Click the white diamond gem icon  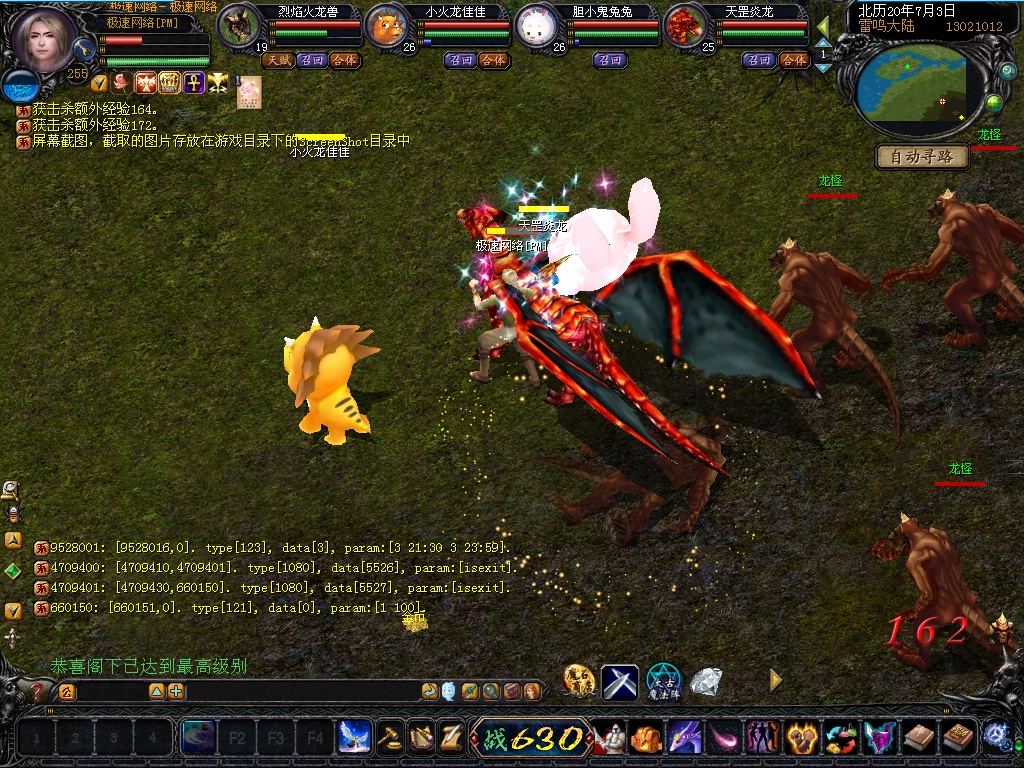click(706, 682)
